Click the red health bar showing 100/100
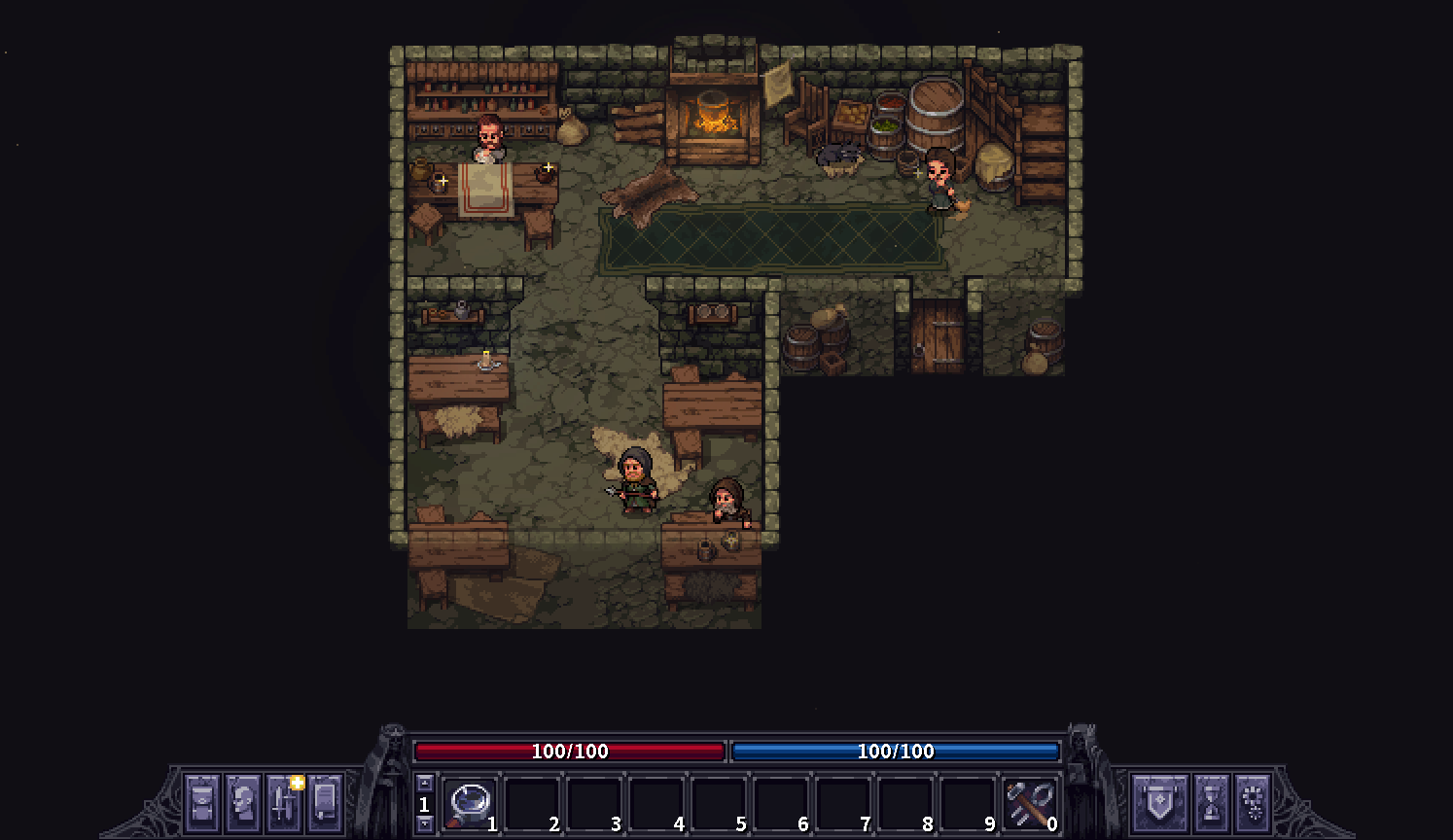Image resolution: width=1453 pixels, height=840 pixels. point(571,751)
